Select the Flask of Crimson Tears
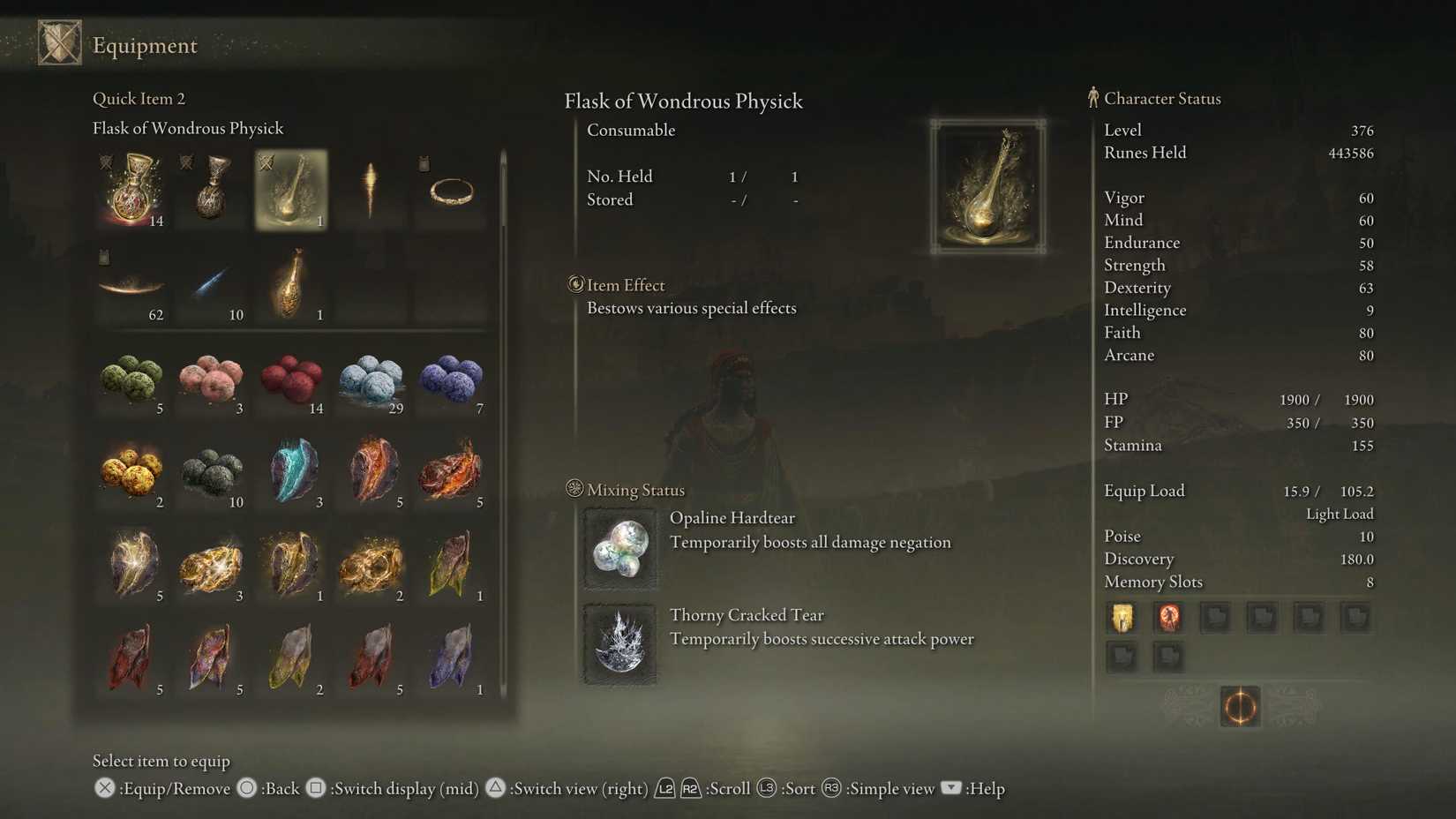This screenshot has width=1456, height=819. 132,190
